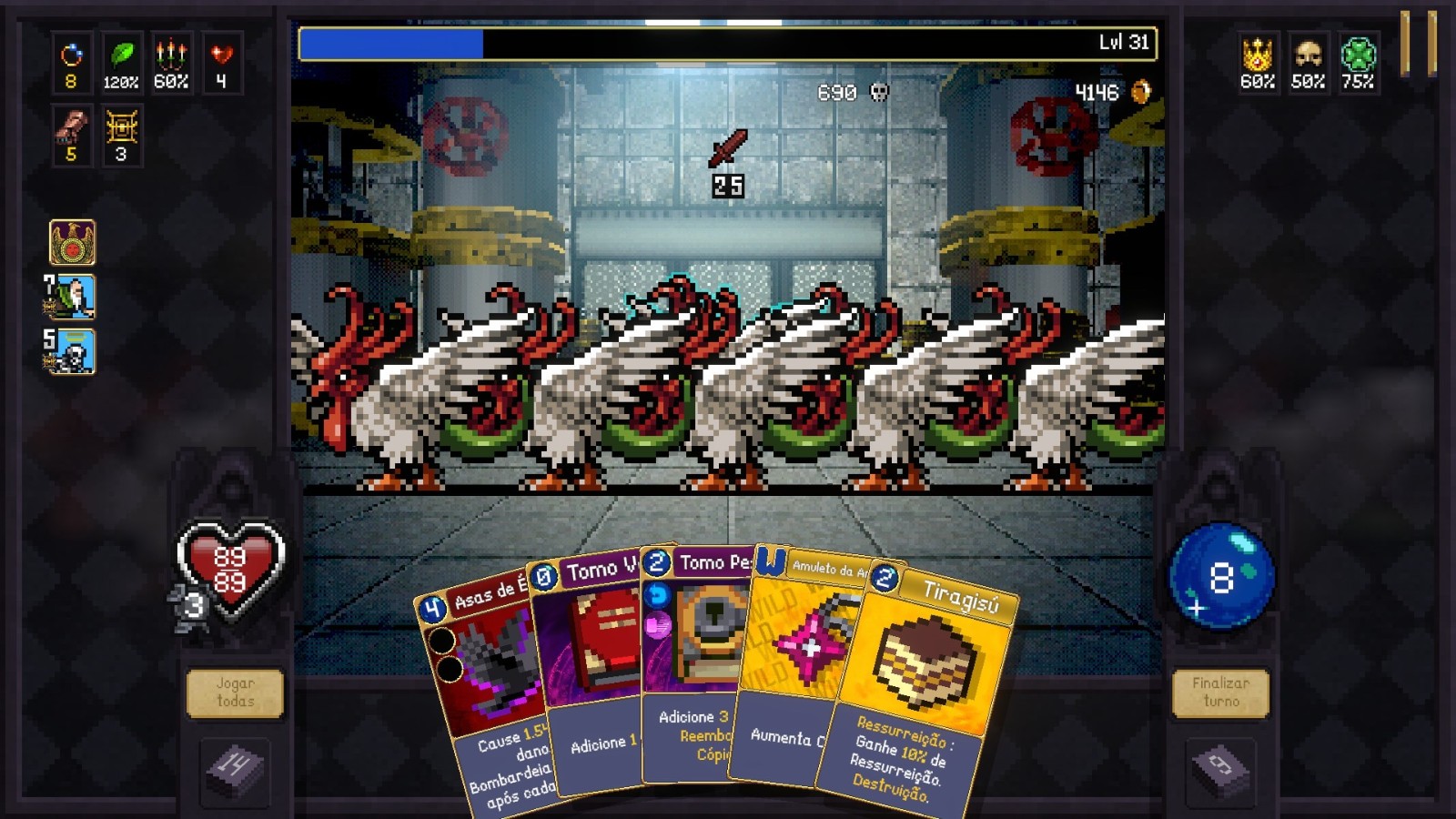Select the red Tomo V book card
Viewport: 1456px width, 819px height.
(591, 673)
